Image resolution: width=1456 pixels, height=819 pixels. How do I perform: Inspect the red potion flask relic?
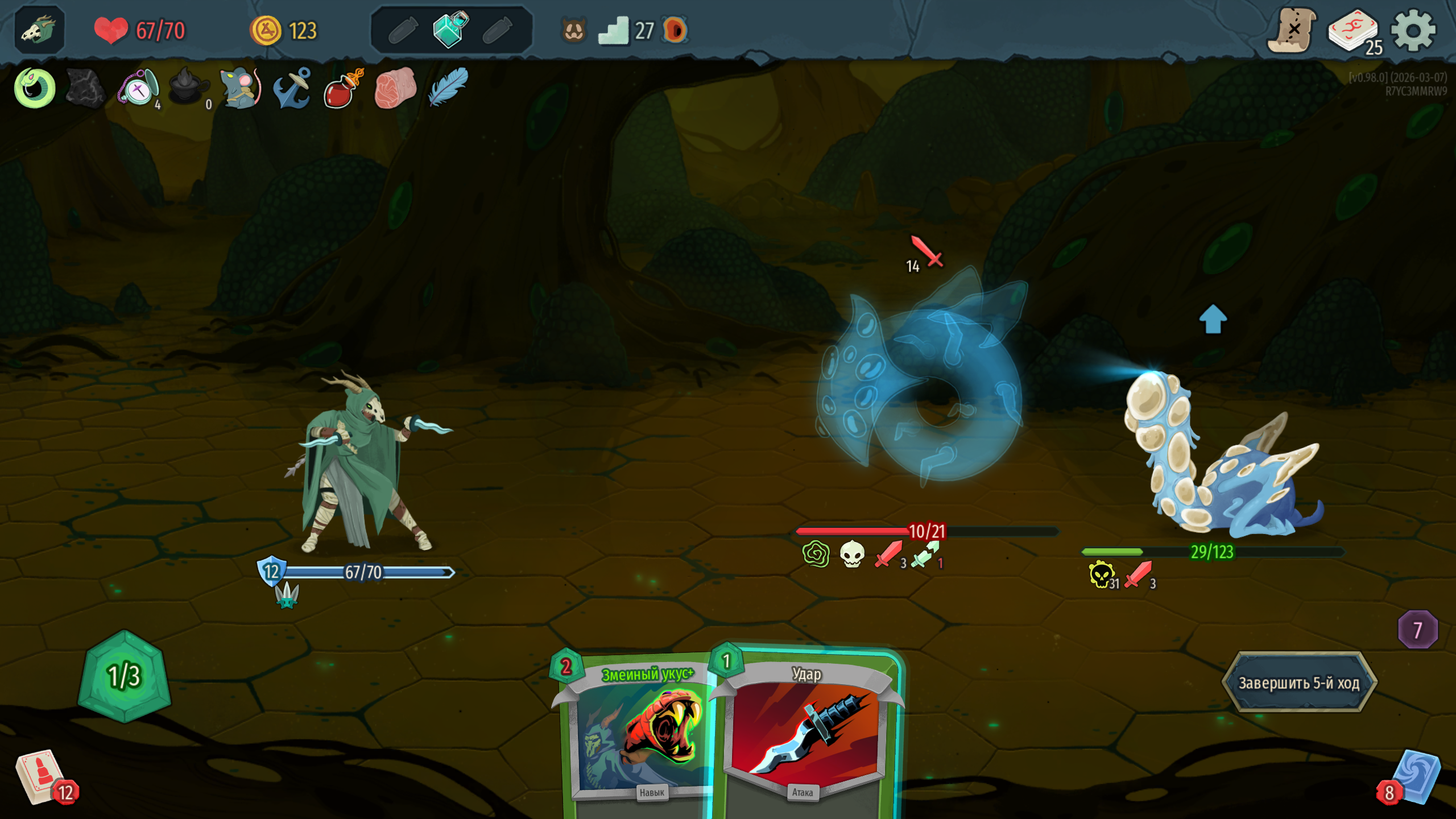click(342, 88)
